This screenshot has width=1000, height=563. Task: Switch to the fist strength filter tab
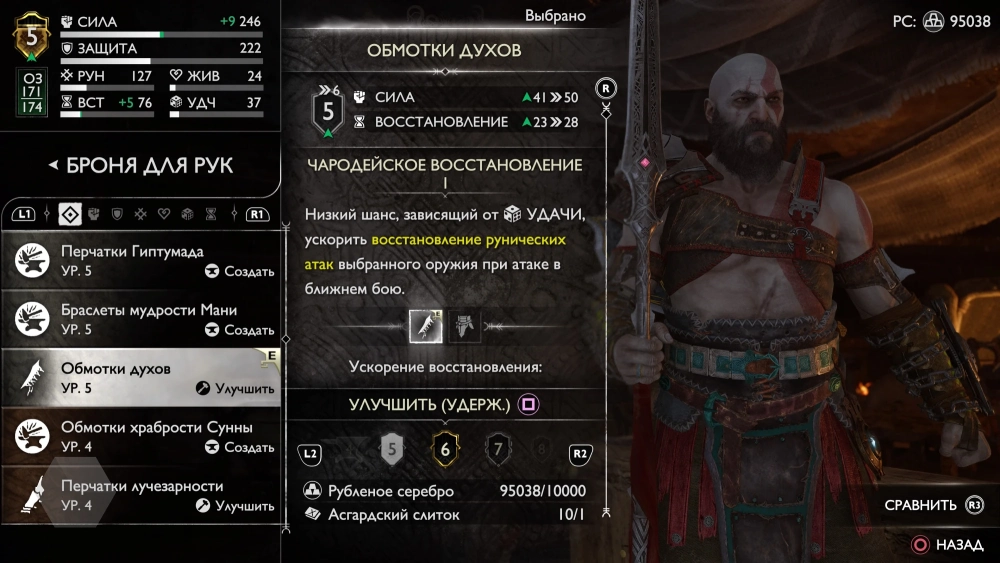pos(94,214)
